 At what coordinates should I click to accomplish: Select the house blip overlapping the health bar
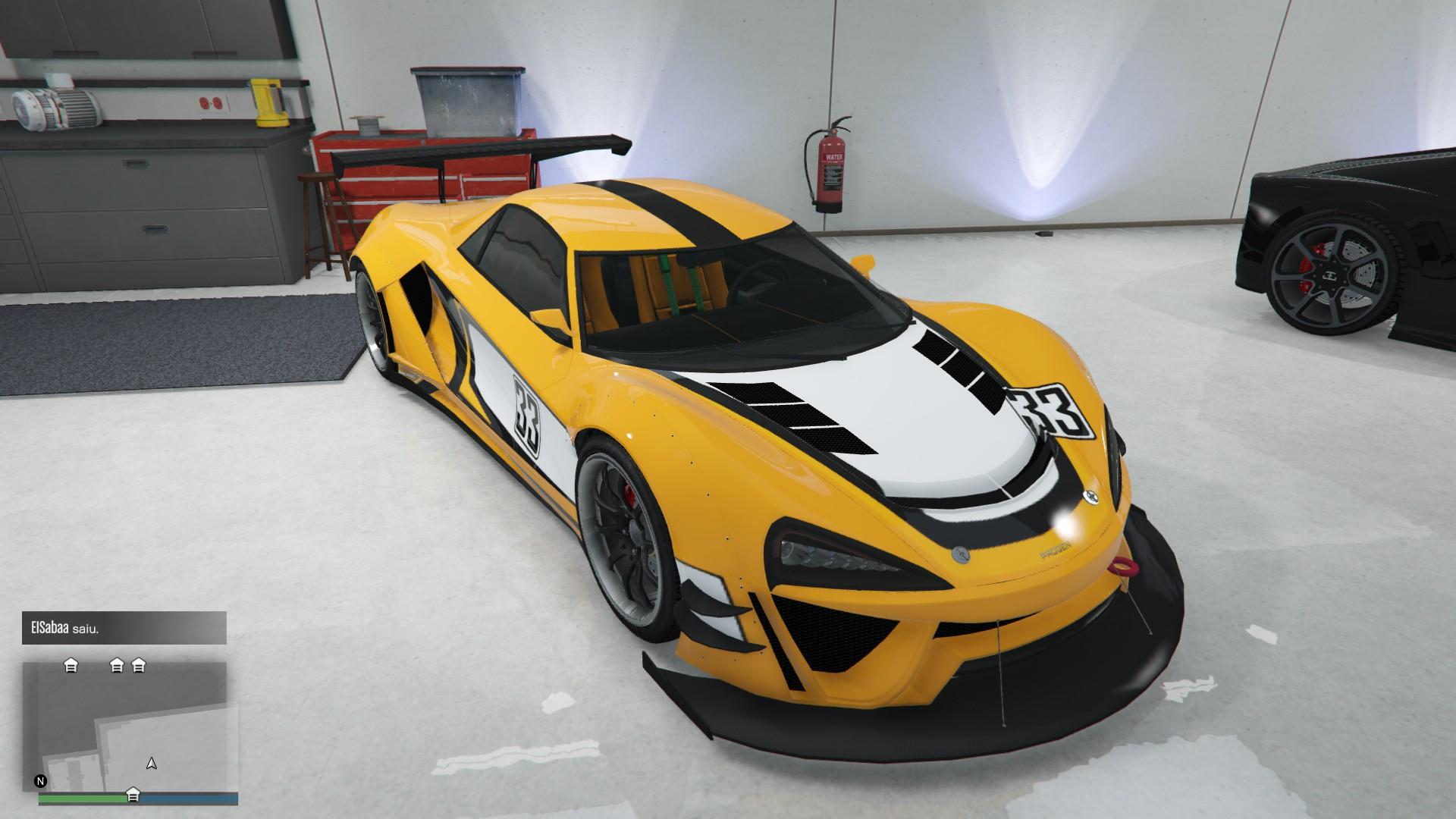pos(133,795)
